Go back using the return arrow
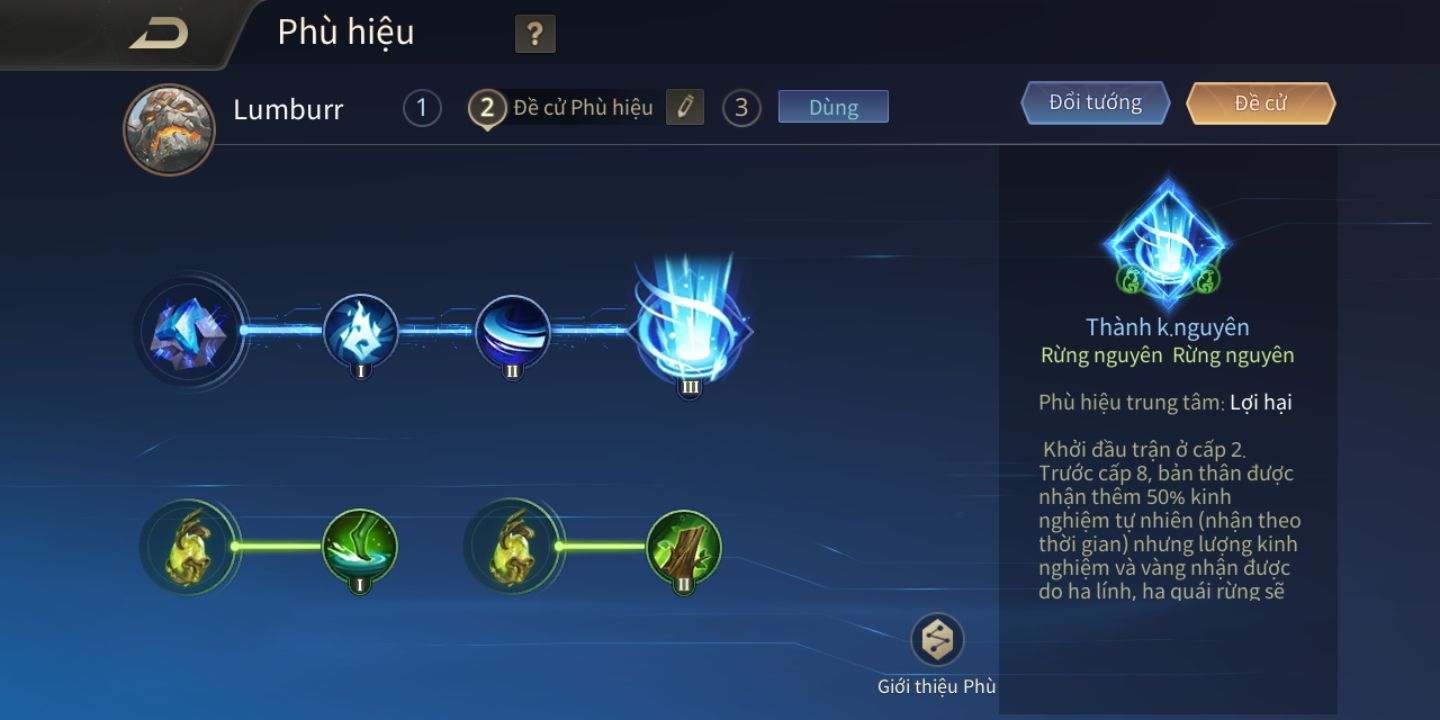This screenshot has width=1440, height=720. pos(159,33)
